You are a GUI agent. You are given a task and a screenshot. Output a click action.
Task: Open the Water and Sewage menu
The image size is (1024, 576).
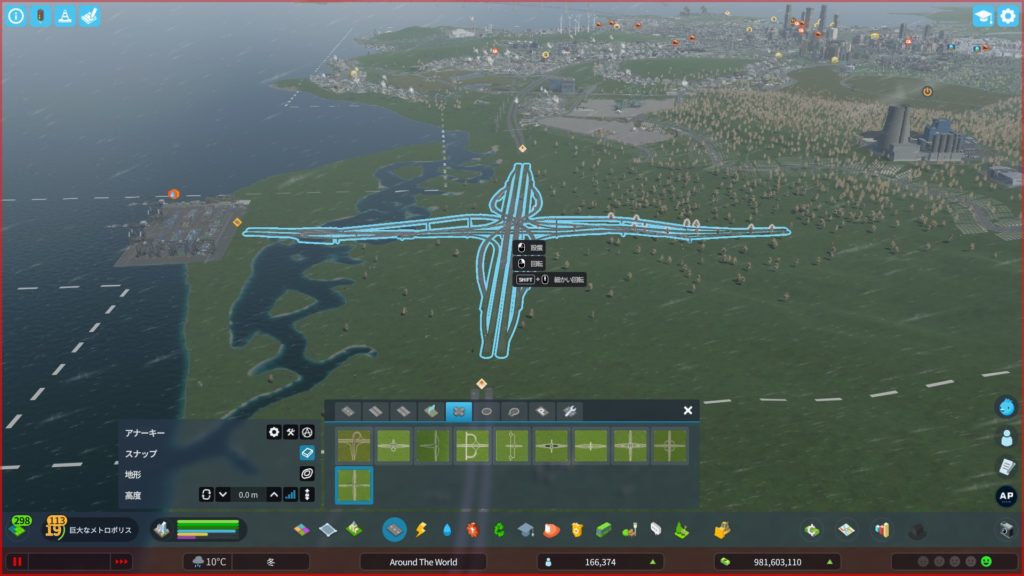447,529
